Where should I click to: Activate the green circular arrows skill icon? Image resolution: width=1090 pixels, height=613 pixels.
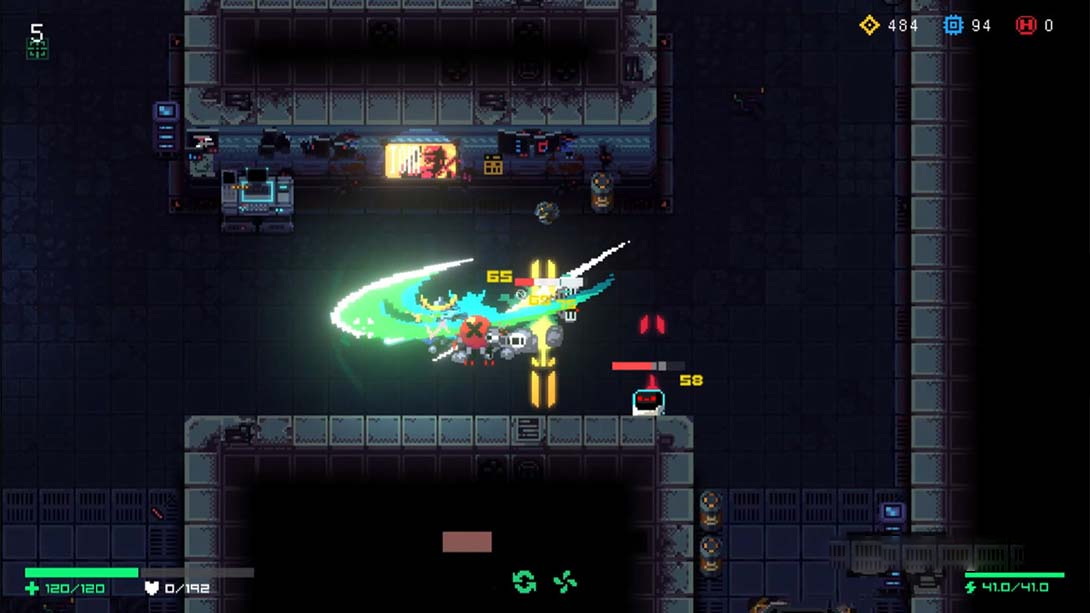pyautogui.click(x=524, y=582)
